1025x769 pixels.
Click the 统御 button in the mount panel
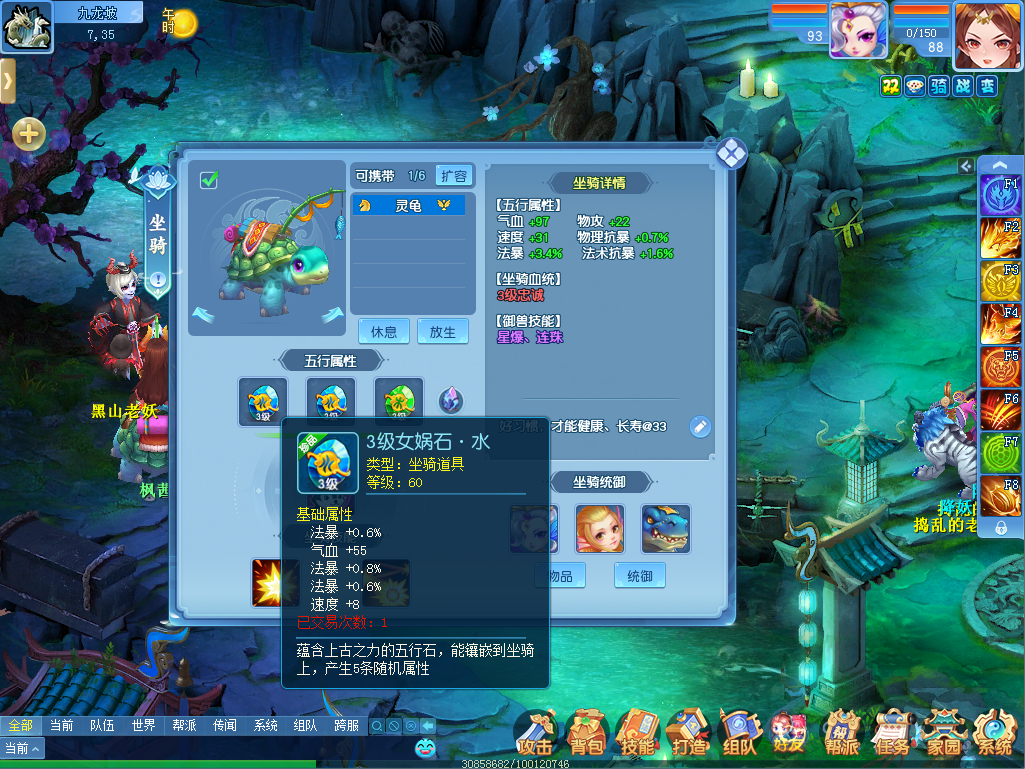[x=639, y=576]
